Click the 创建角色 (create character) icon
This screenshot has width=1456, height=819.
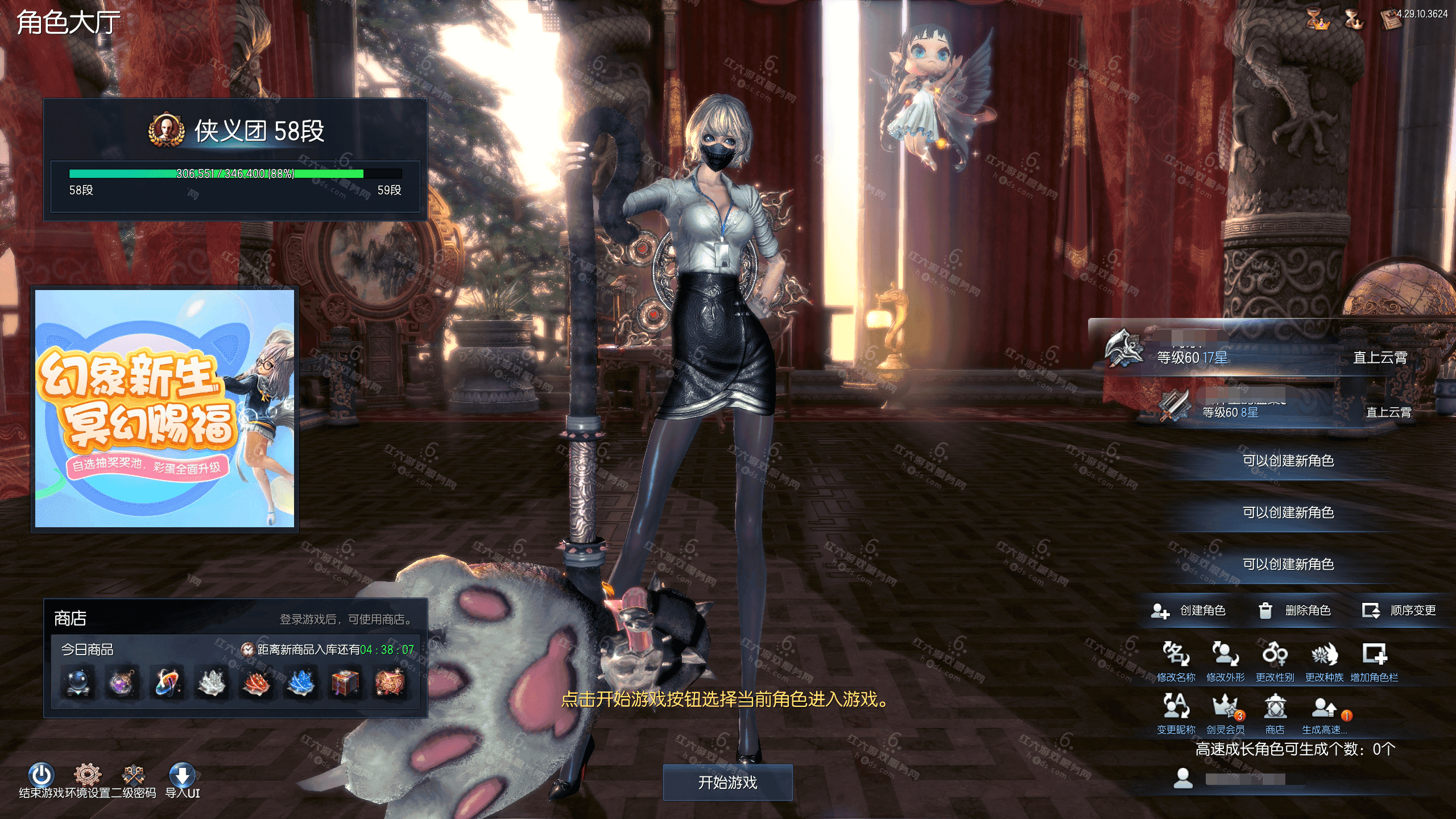point(1161,611)
